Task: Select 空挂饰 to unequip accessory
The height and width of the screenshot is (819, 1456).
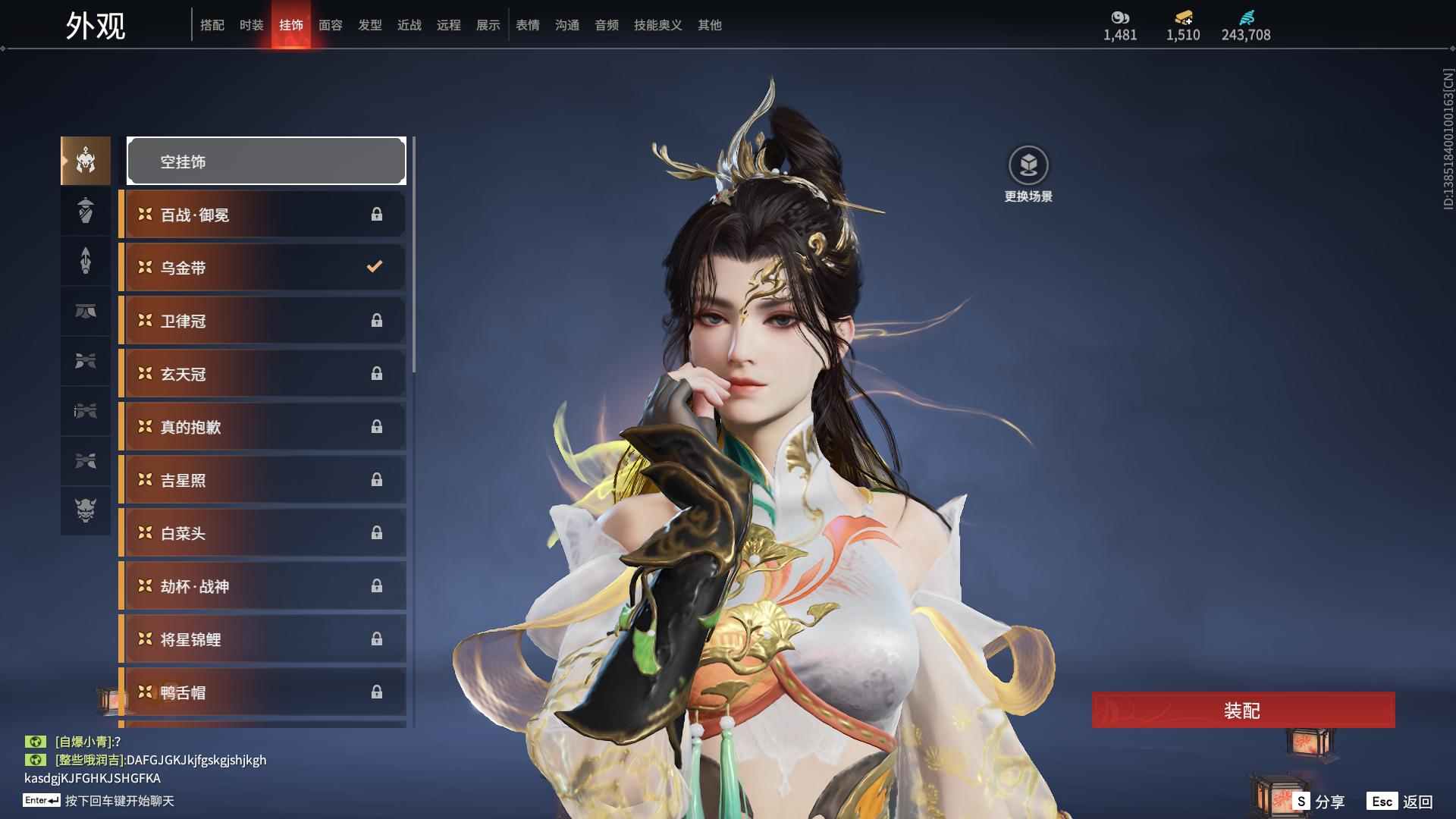Action: tap(265, 161)
